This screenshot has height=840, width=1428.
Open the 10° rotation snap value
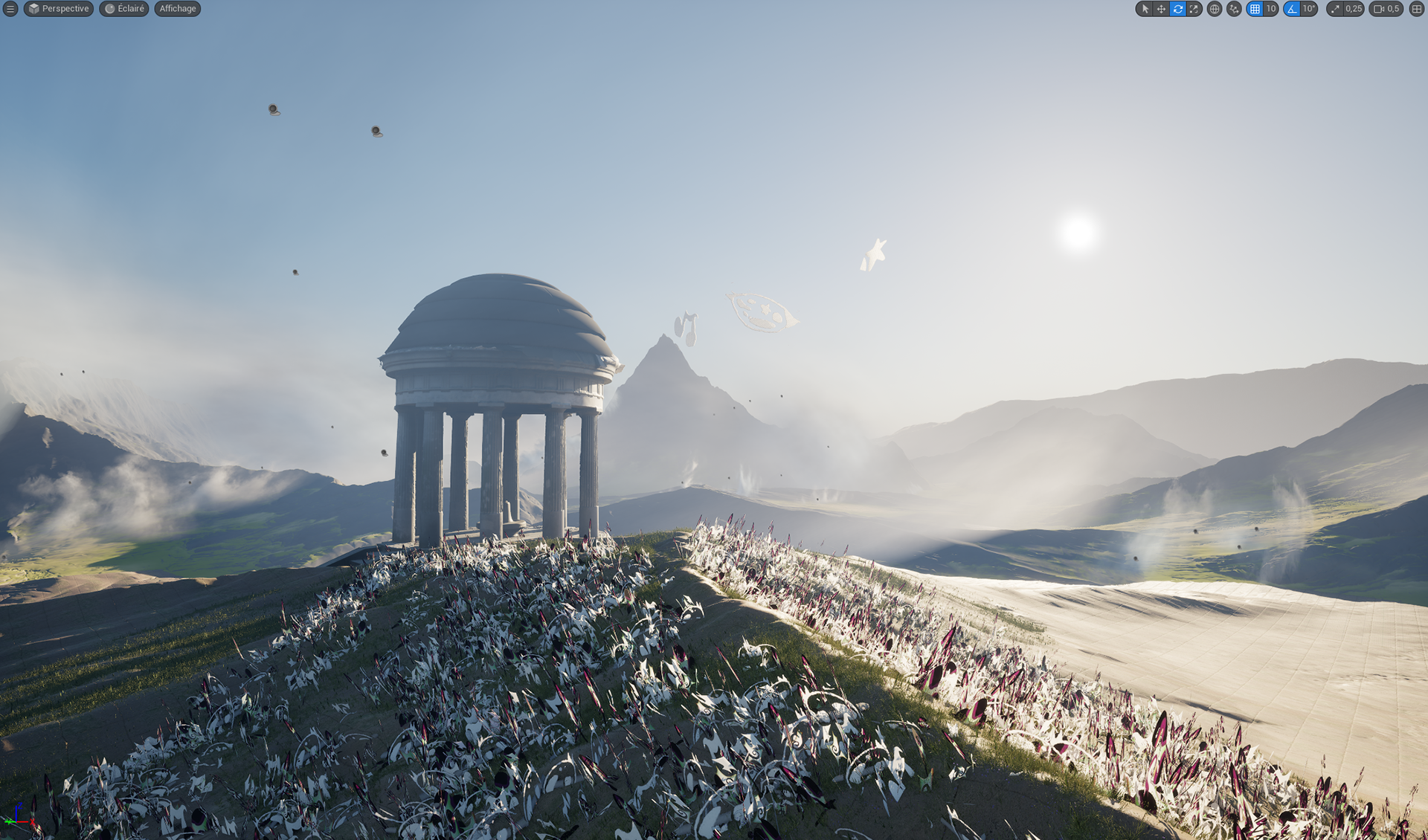pyautogui.click(x=1309, y=9)
